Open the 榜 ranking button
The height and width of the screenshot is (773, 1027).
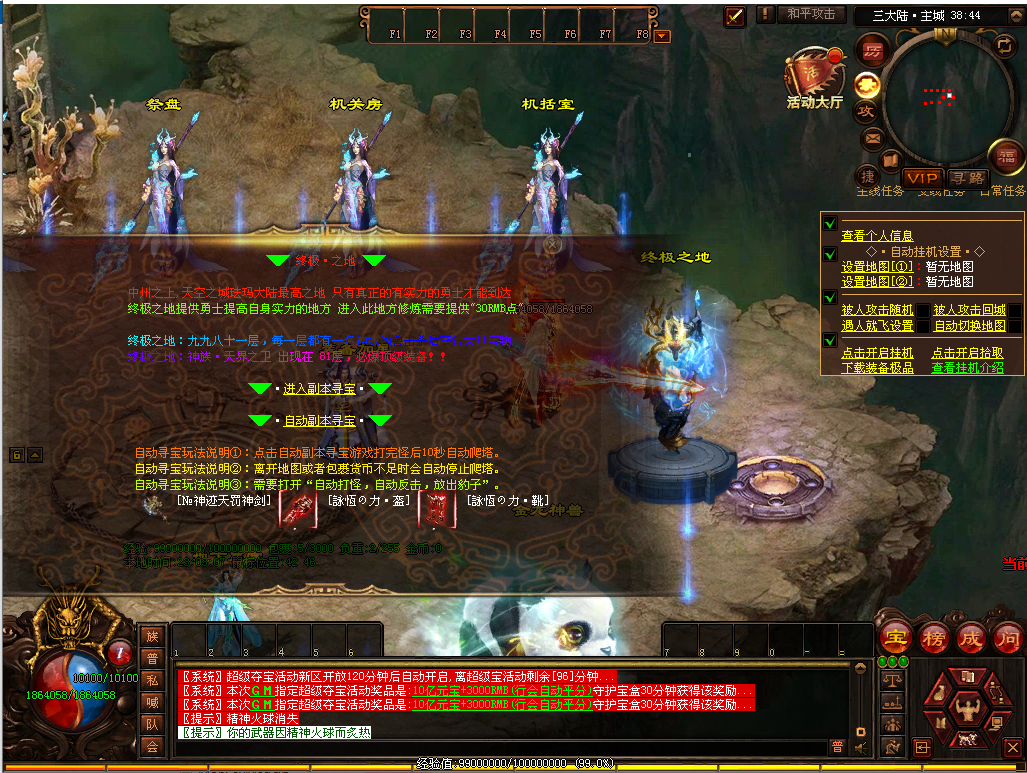pyautogui.click(x=933, y=636)
